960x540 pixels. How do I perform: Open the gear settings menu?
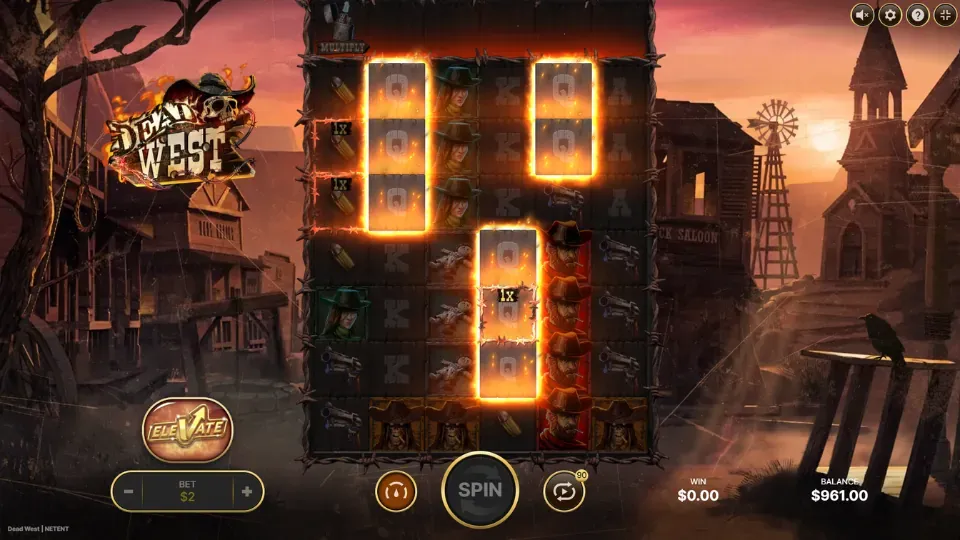[889, 15]
